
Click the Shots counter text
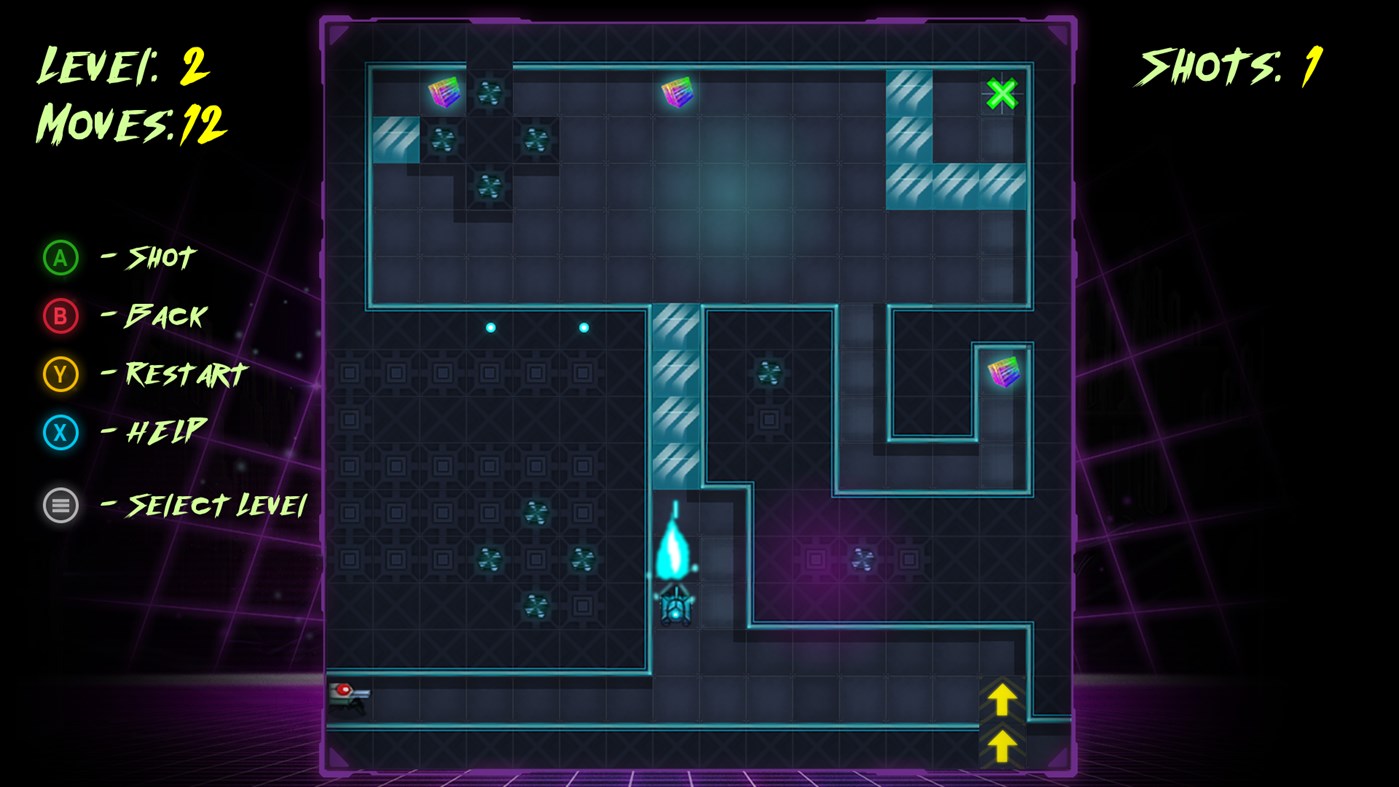tap(1224, 66)
